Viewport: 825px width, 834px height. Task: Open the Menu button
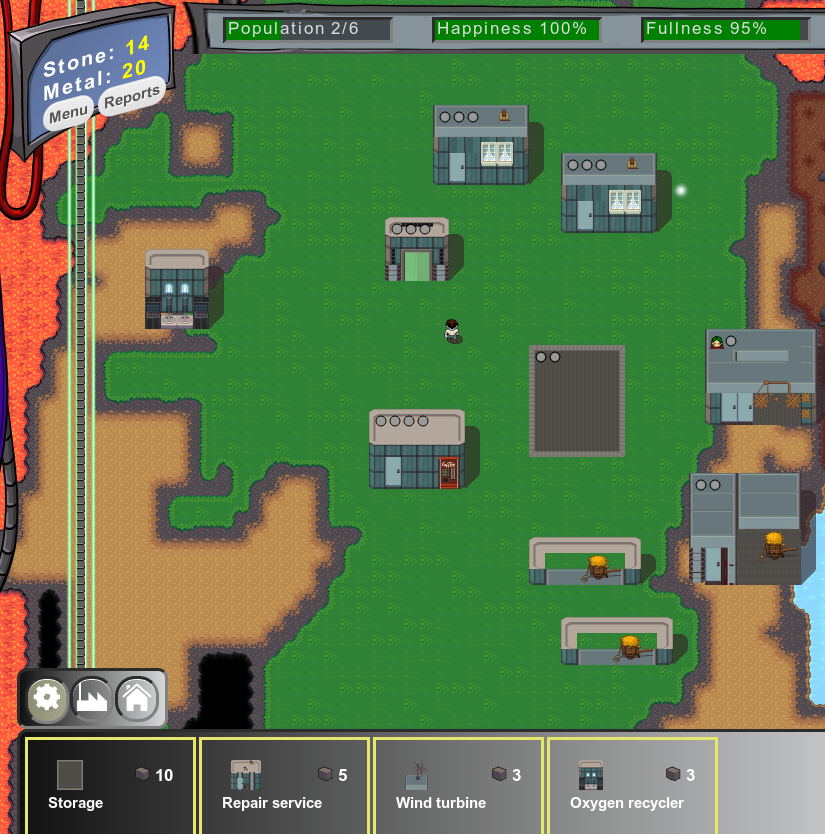click(68, 114)
